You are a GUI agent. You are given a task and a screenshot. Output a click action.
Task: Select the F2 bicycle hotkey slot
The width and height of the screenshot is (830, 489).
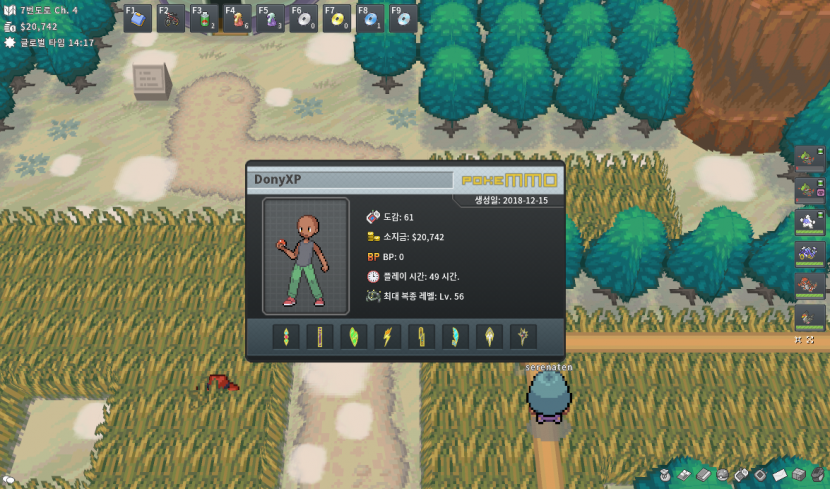(171, 19)
